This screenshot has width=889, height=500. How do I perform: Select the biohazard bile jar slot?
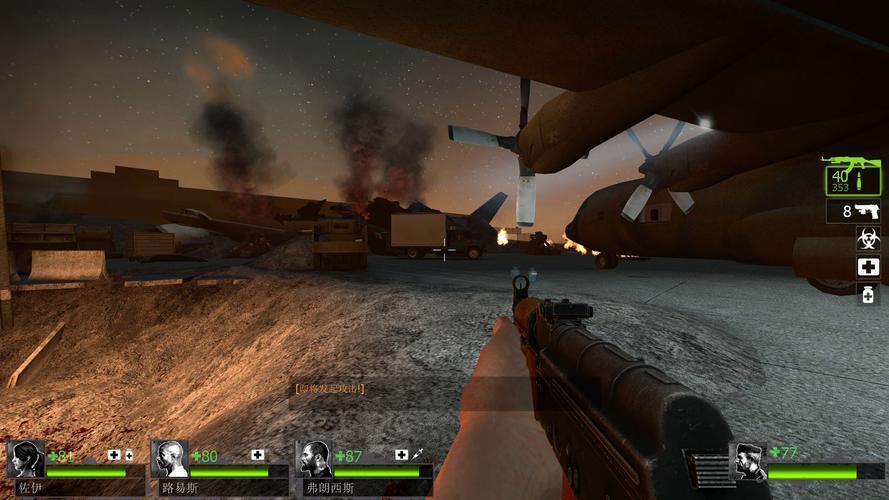click(x=867, y=239)
